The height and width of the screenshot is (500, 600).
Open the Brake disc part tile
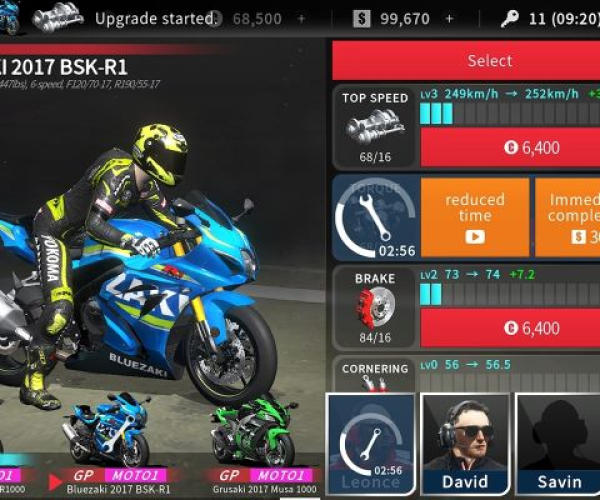point(375,307)
